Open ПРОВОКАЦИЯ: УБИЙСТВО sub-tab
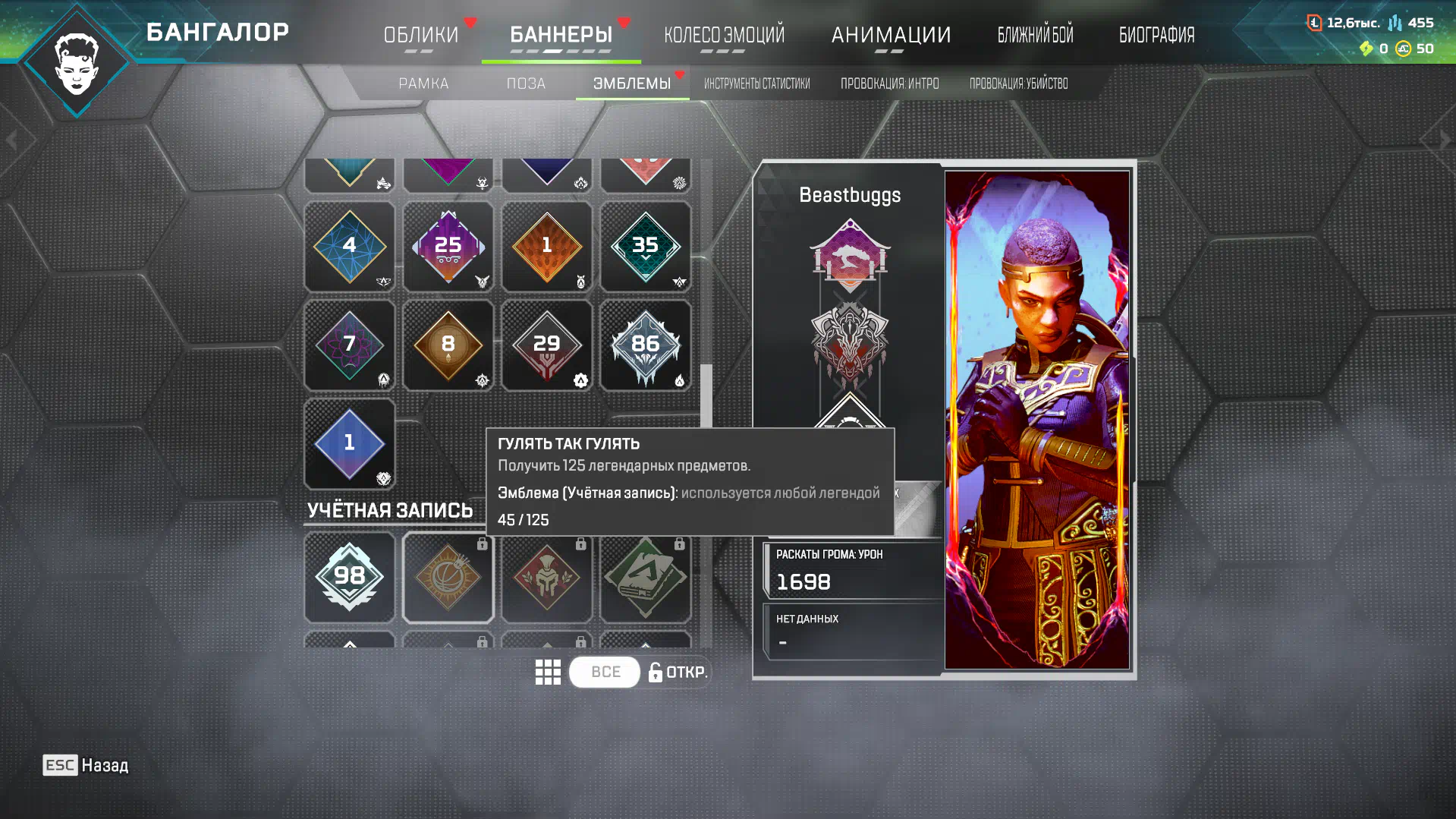The image size is (1456, 819). point(1018,83)
